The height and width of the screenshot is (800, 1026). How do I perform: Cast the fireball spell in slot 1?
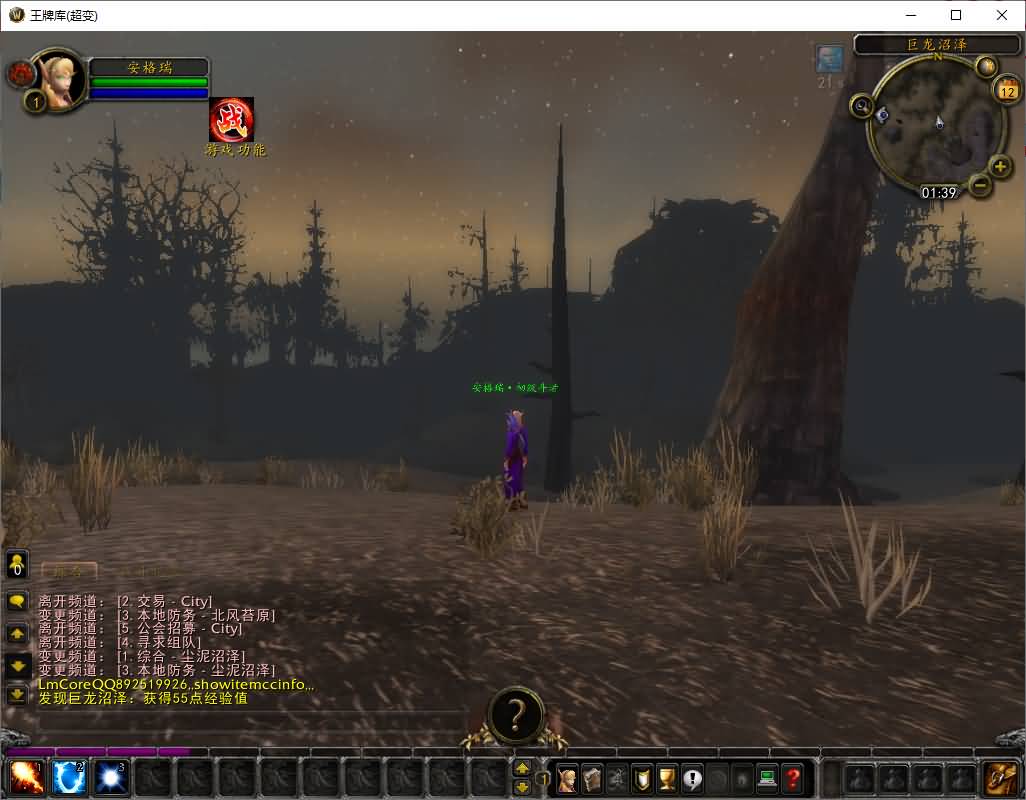26,778
